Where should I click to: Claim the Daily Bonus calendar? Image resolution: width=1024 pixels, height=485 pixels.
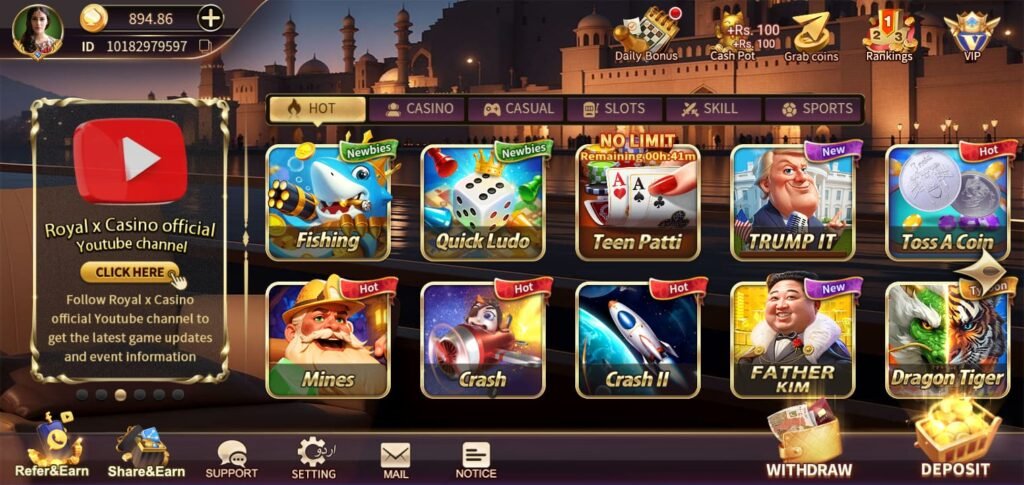click(x=646, y=36)
